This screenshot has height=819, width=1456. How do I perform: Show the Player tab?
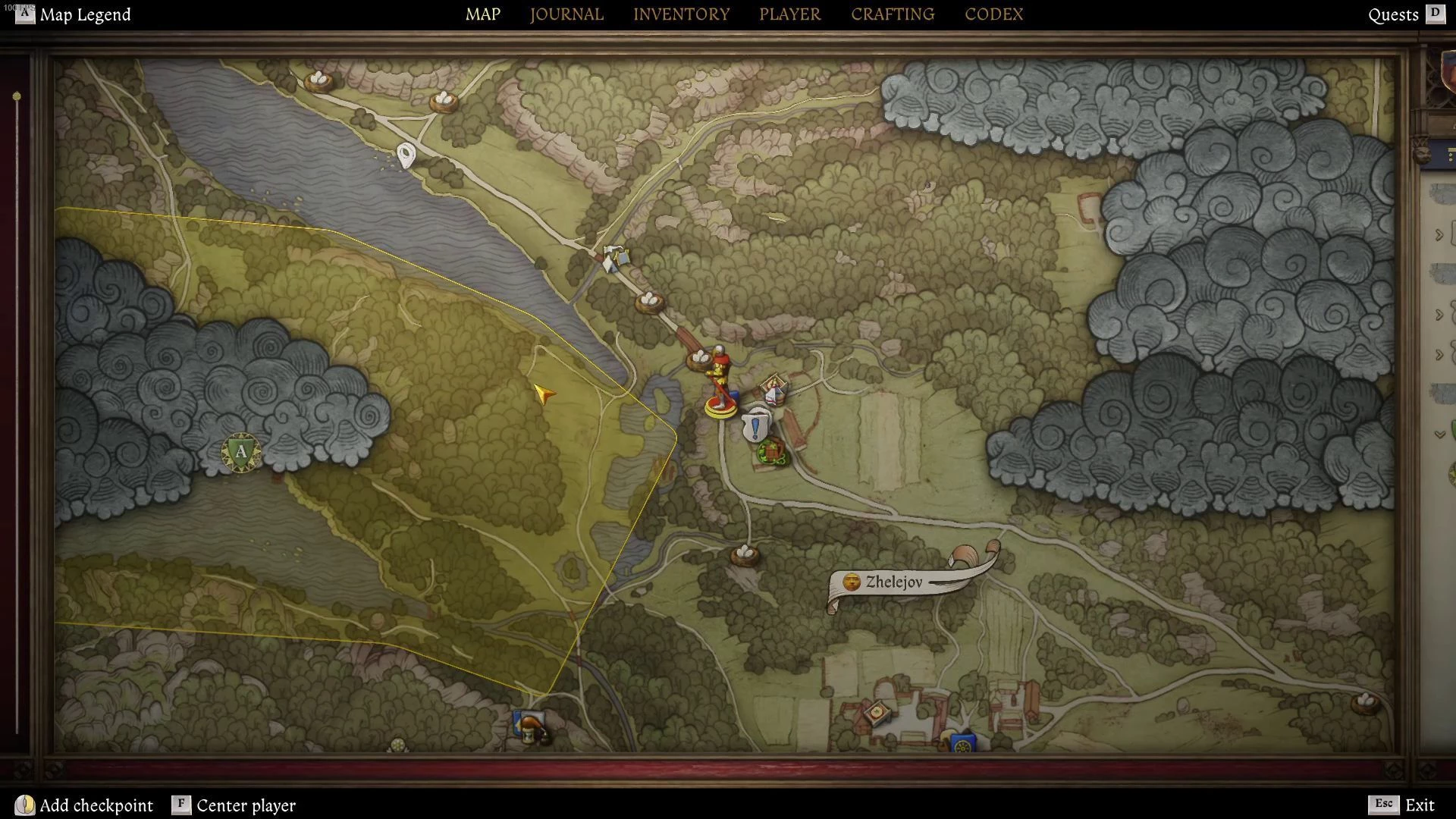coord(789,14)
